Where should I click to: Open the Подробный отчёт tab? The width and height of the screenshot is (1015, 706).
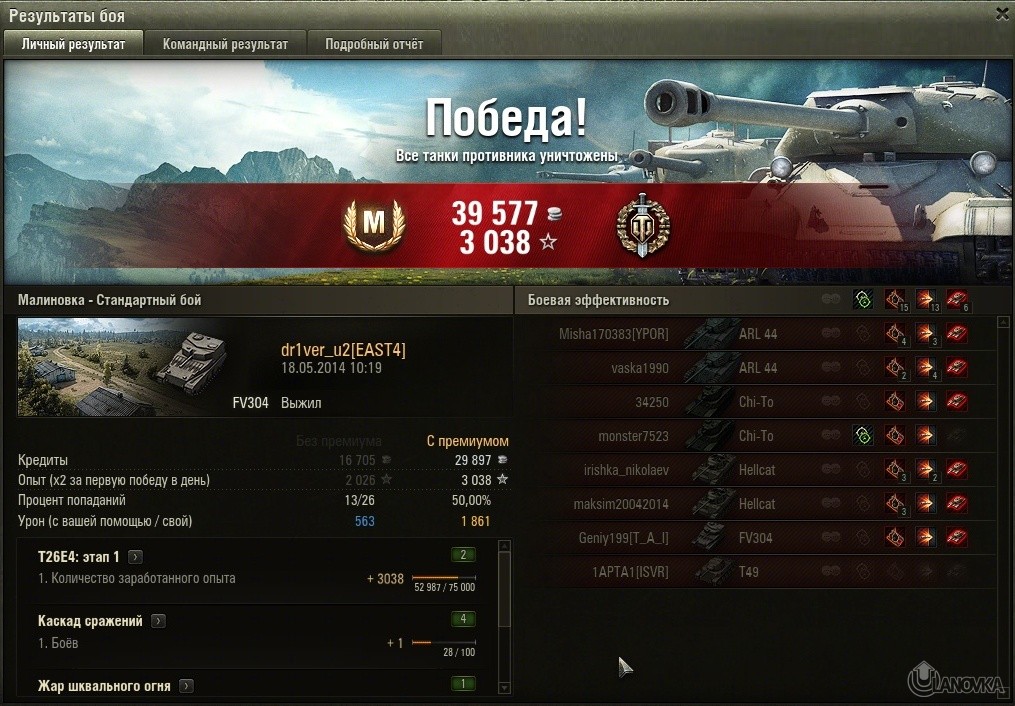[x=373, y=44]
